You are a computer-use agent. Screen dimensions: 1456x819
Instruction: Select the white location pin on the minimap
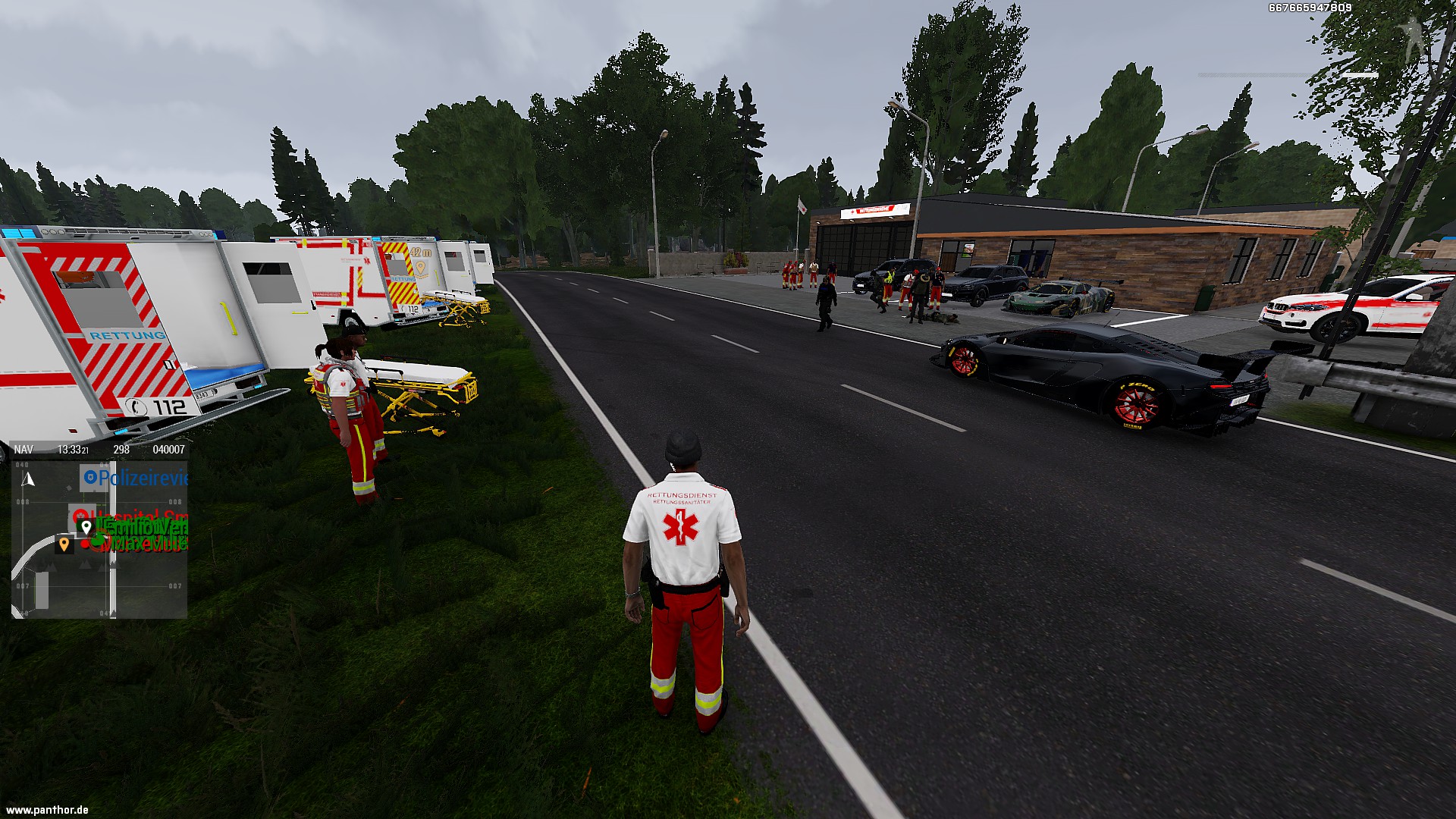tap(86, 526)
